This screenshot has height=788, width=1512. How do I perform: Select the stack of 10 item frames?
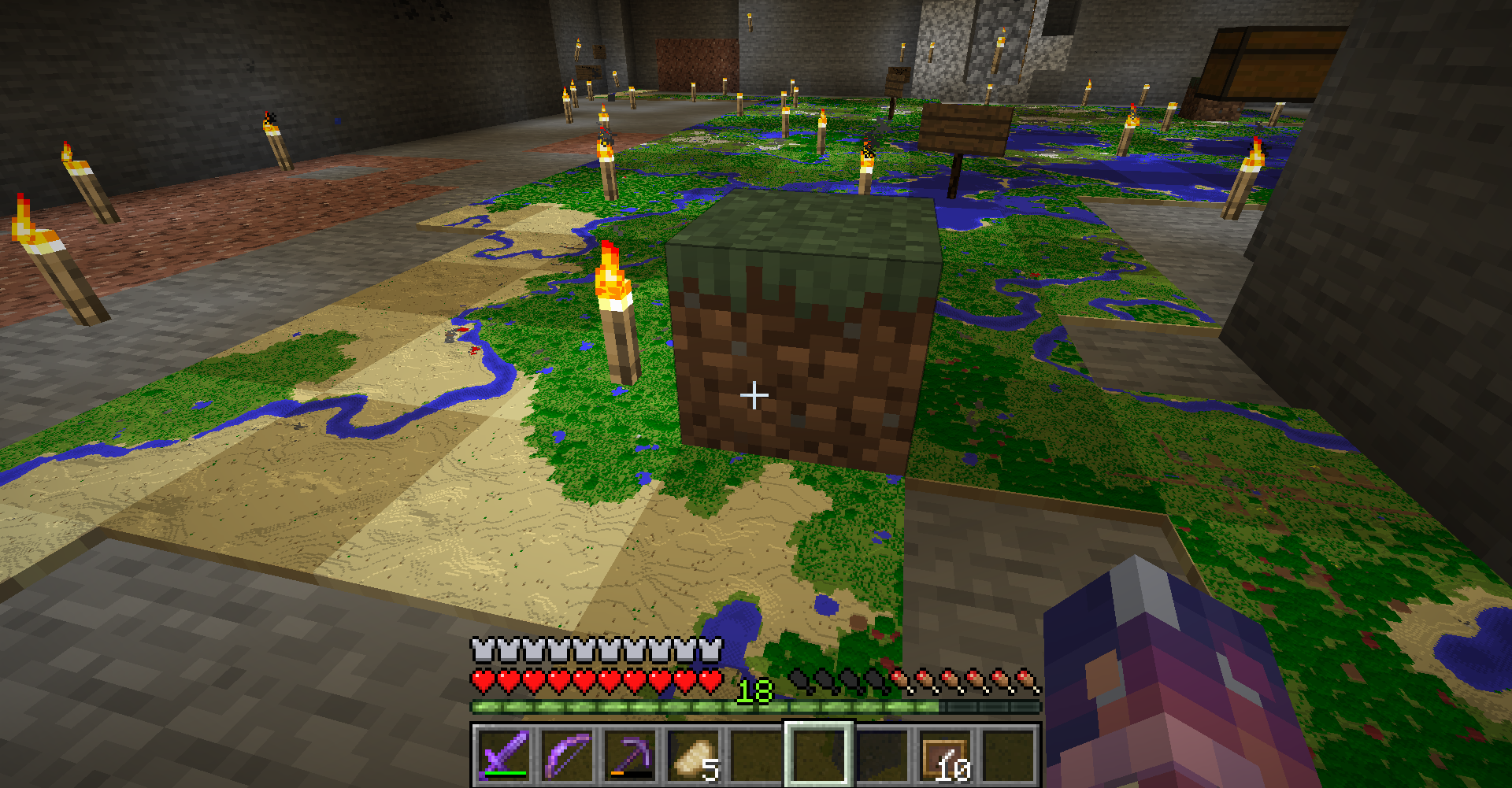945,756
